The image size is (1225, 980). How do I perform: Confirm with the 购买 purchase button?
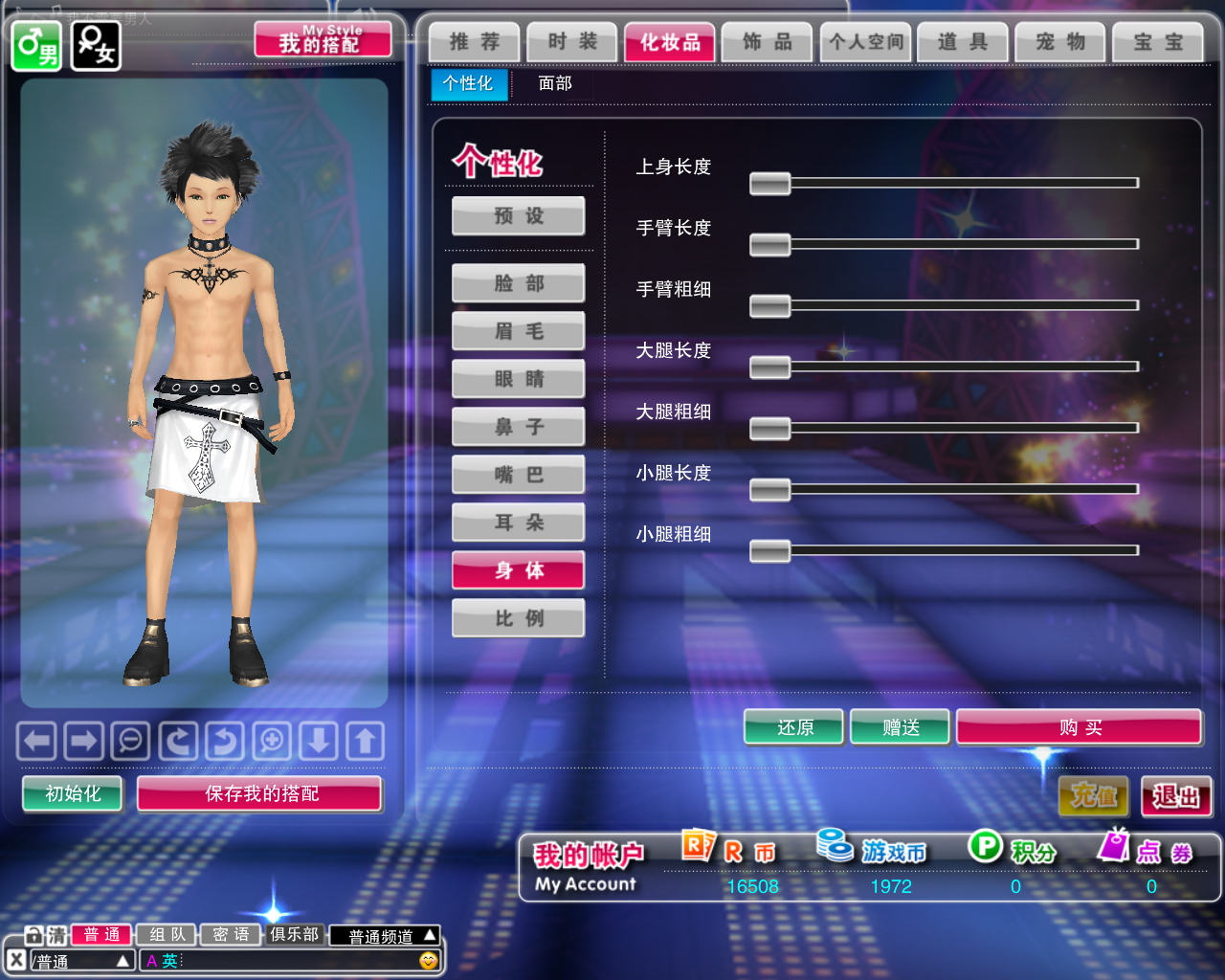coord(1079,727)
